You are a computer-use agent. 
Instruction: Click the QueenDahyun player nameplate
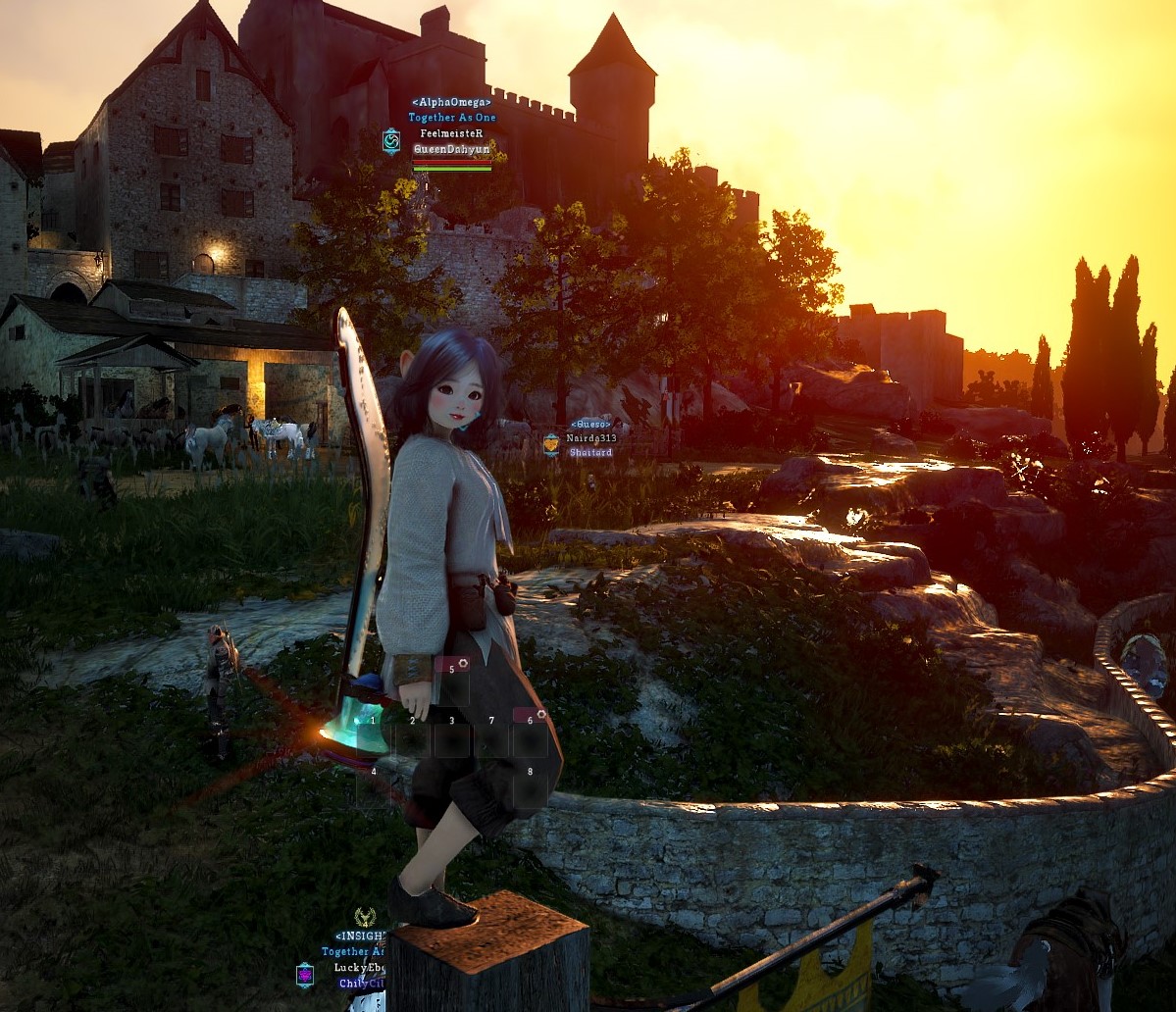coord(452,149)
